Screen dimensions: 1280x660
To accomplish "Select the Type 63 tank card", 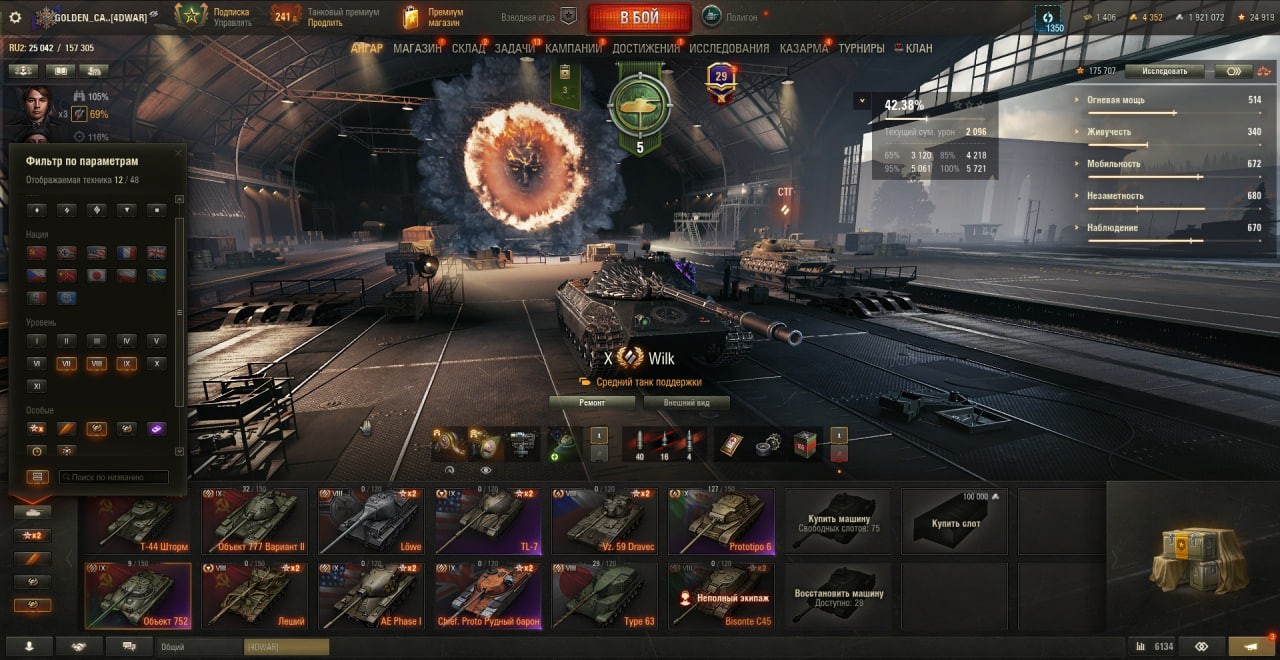I will pos(605,595).
